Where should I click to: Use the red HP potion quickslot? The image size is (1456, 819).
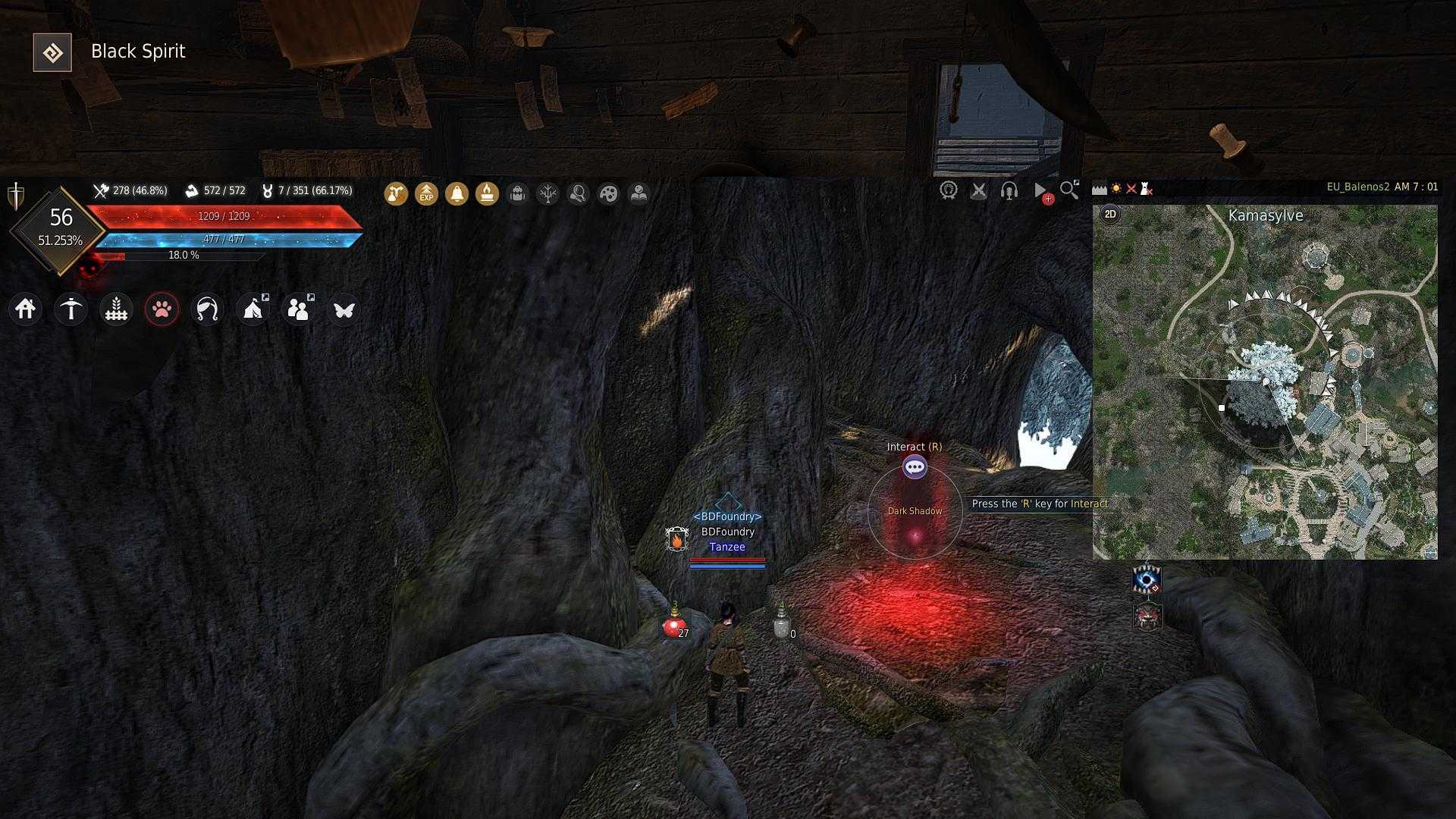click(673, 627)
